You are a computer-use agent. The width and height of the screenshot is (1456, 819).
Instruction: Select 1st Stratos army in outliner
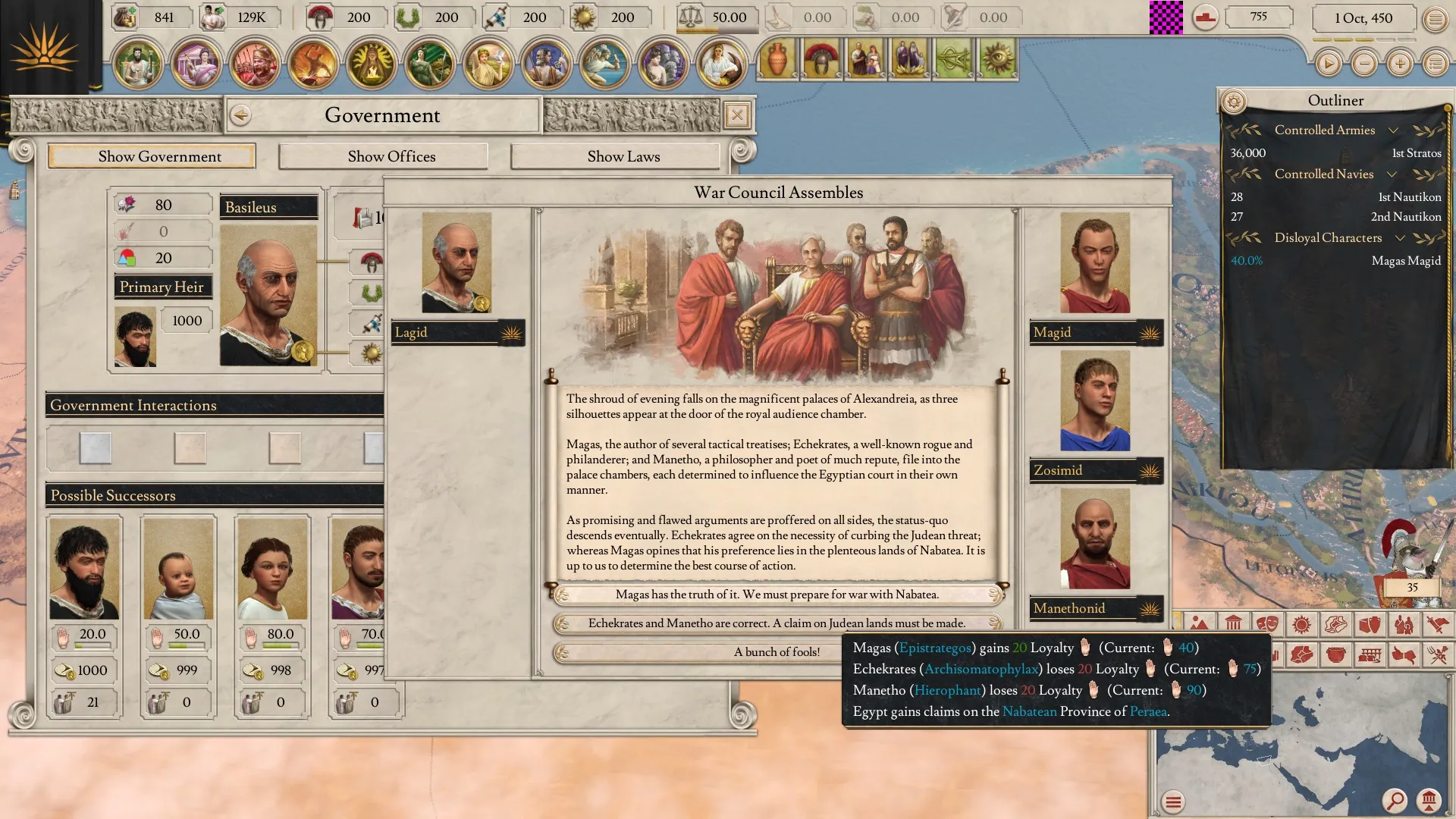1416,153
